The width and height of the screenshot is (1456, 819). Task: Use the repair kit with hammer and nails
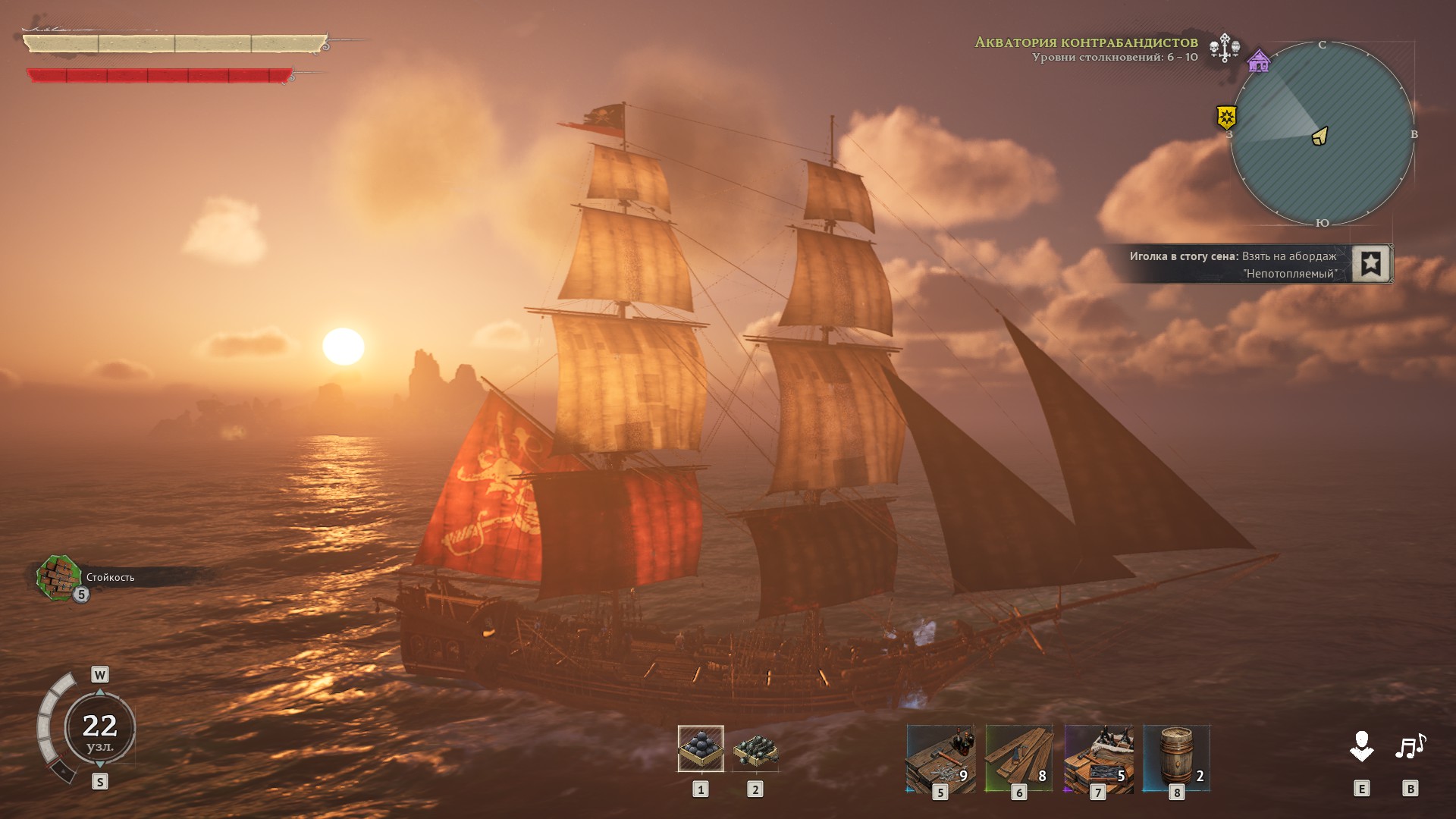point(940,758)
